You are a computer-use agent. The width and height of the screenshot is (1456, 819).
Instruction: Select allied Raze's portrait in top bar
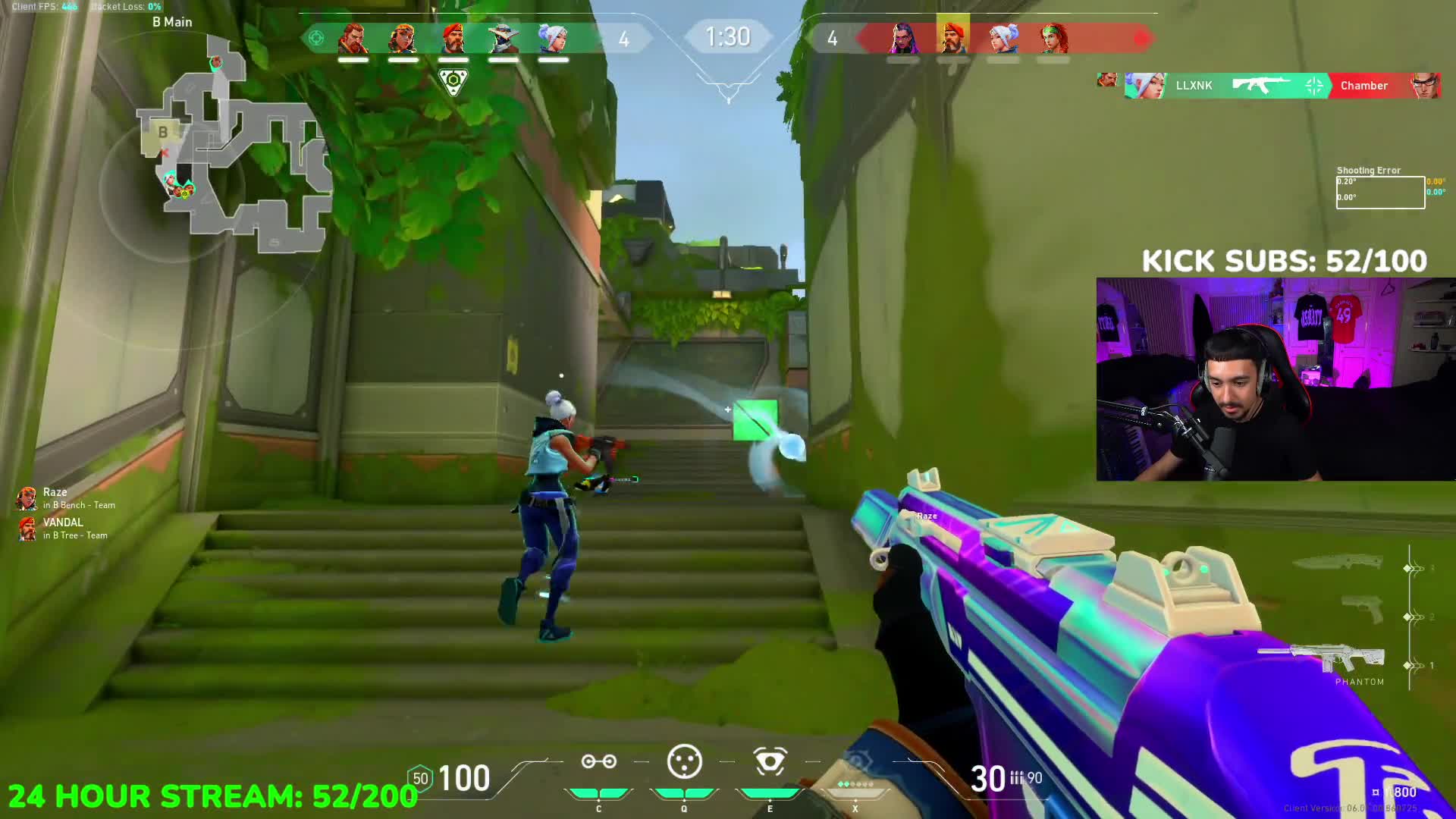point(403,38)
